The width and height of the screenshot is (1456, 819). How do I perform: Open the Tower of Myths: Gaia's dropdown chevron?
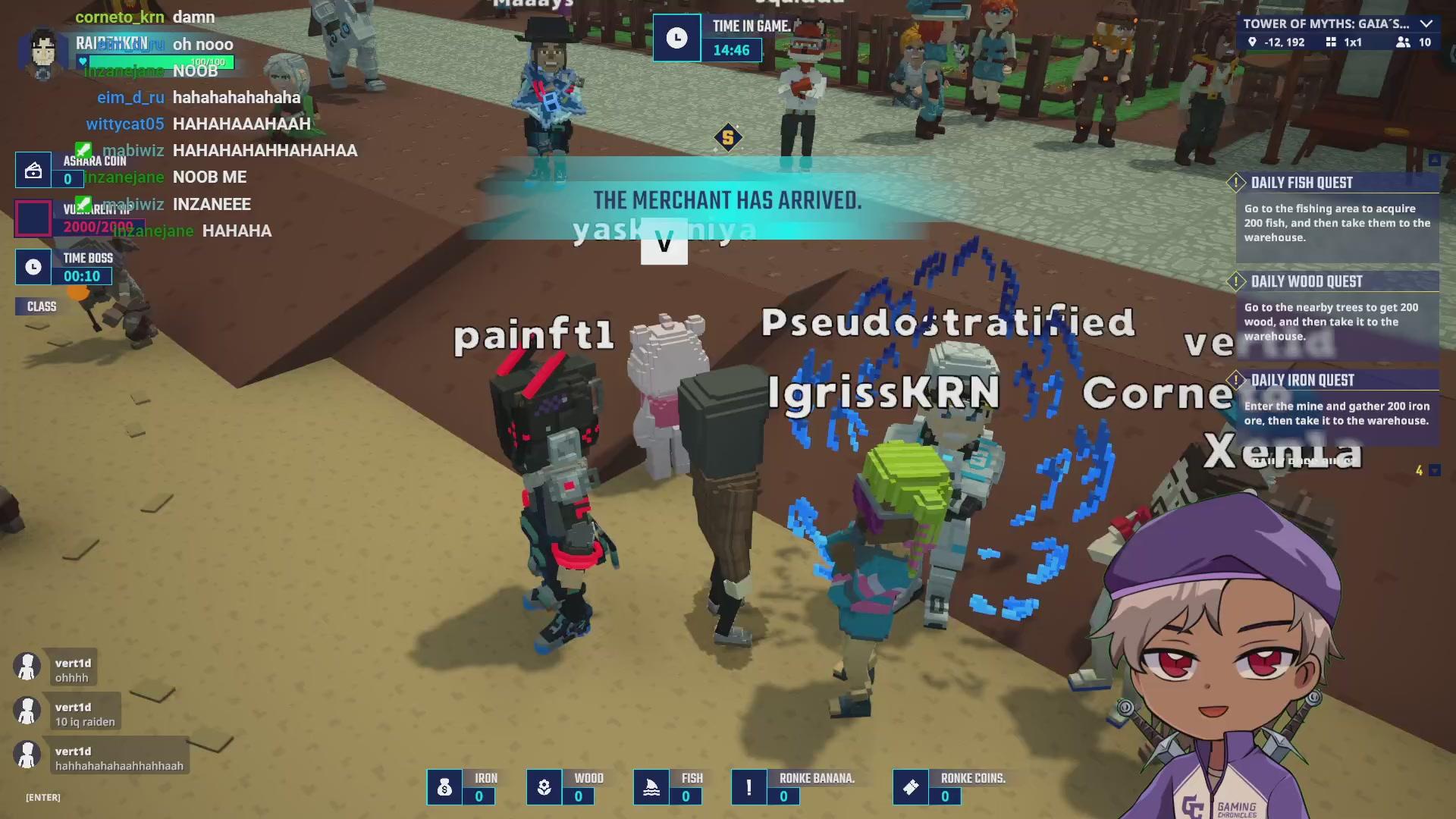pos(1428,24)
